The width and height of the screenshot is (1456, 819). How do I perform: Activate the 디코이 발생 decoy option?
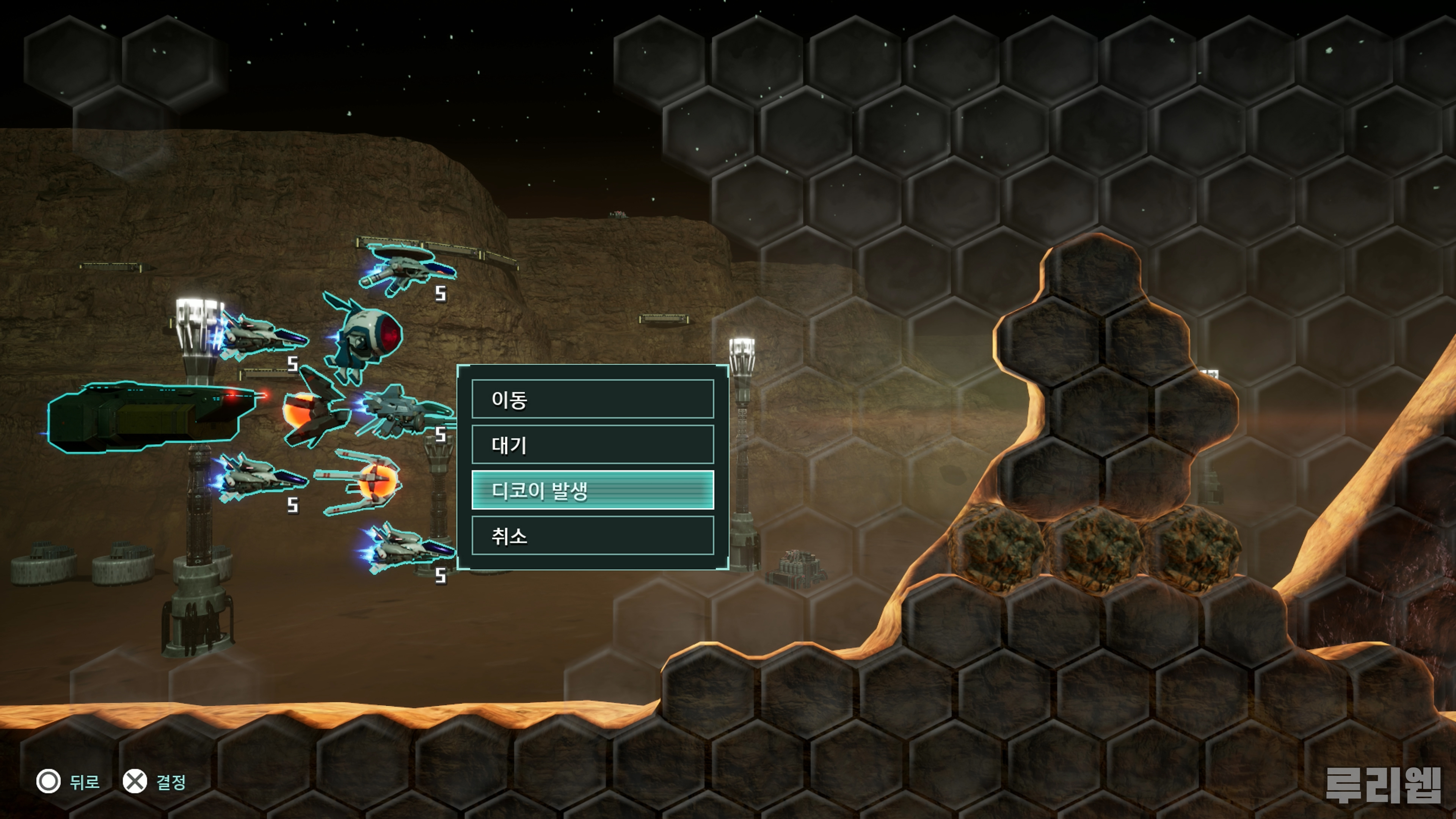(592, 490)
